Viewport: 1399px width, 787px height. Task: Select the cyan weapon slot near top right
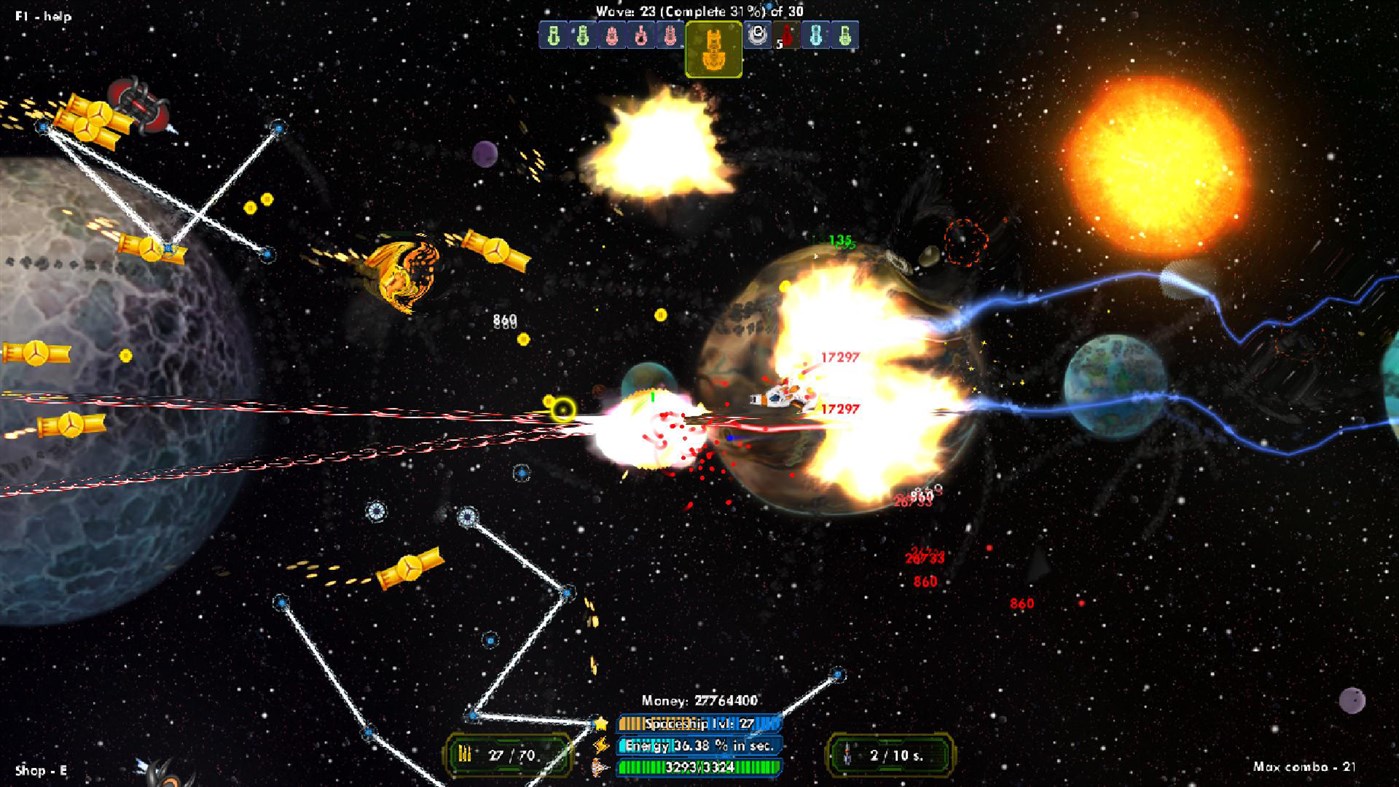coord(814,36)
